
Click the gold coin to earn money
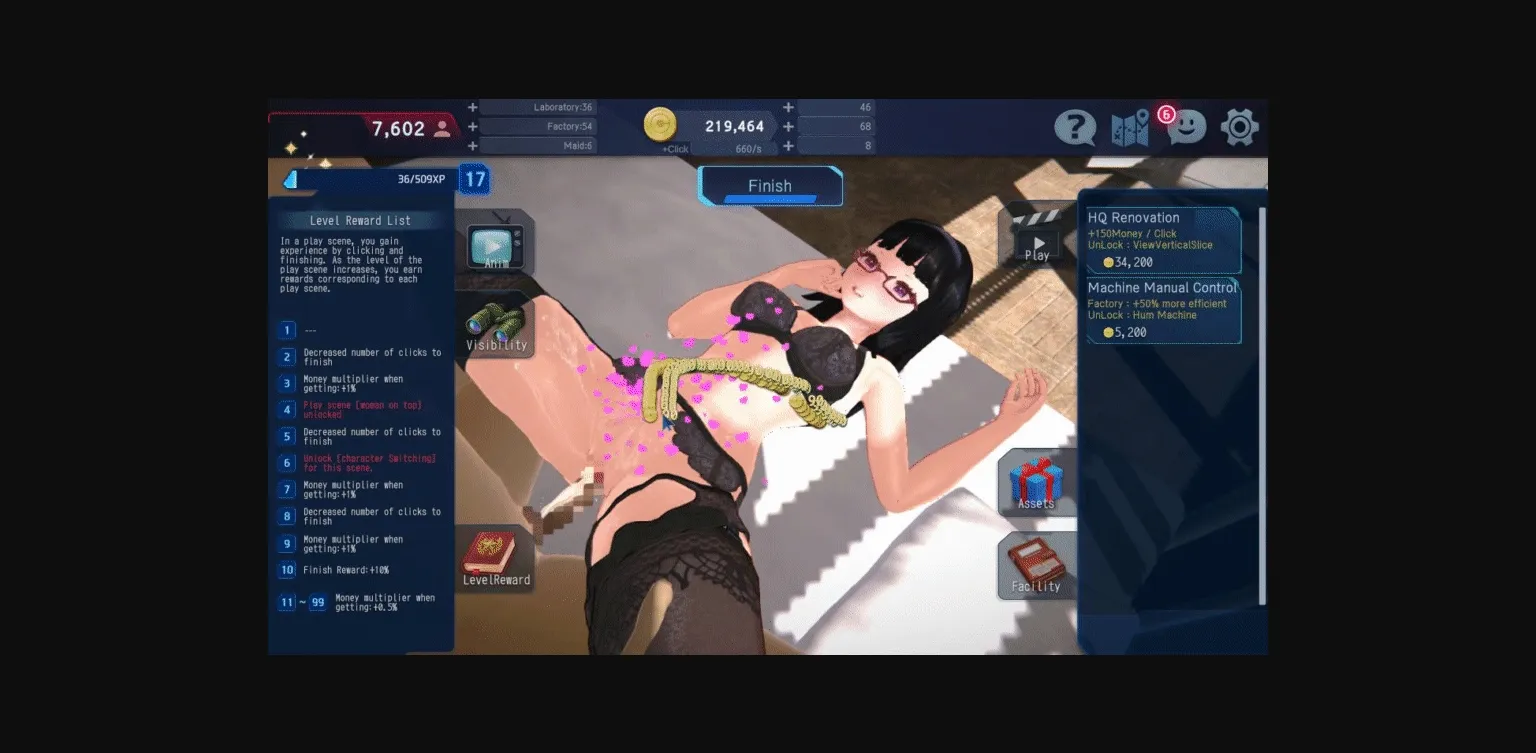pos(661,124)
